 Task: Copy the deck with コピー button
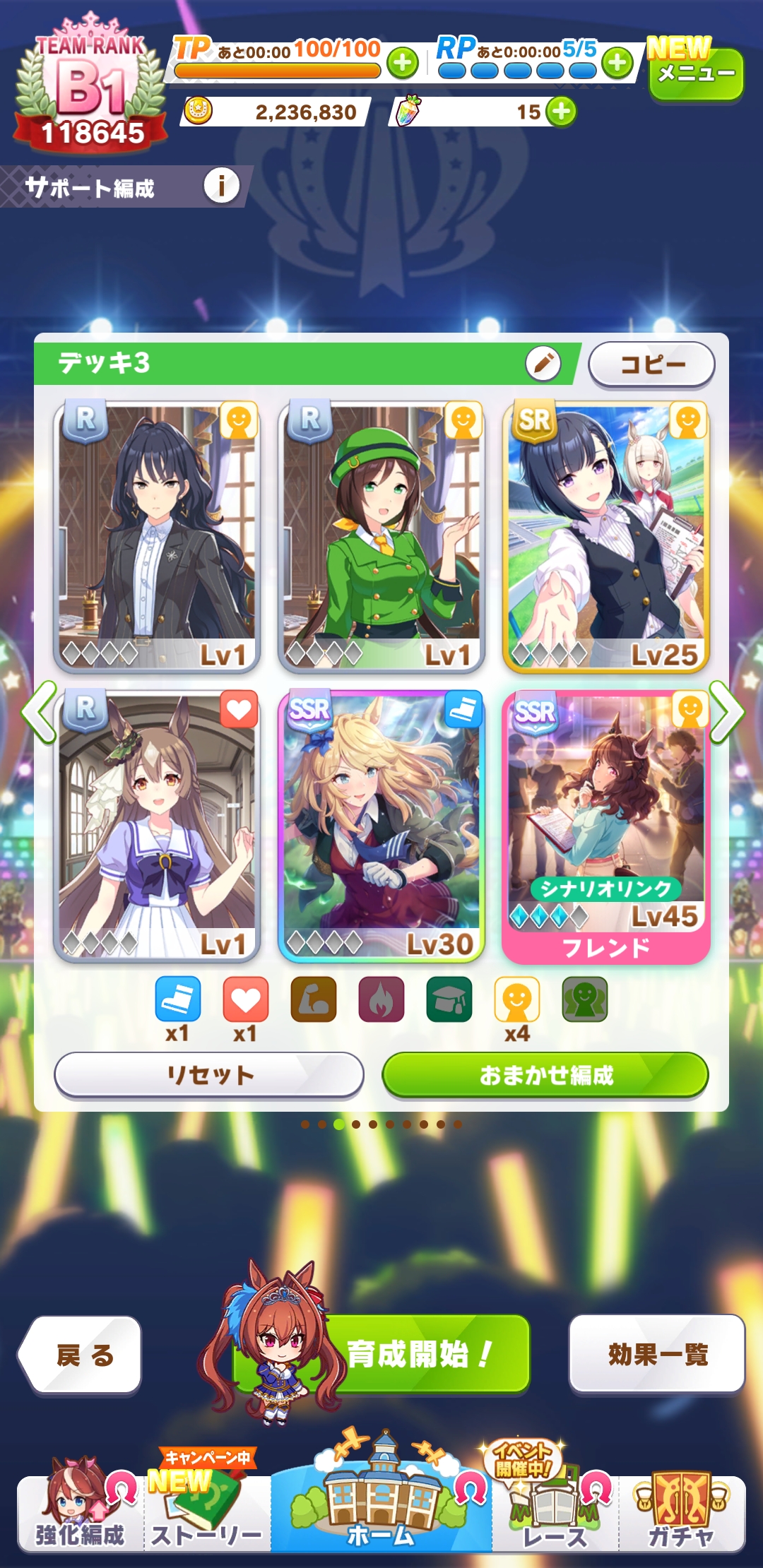651,364
